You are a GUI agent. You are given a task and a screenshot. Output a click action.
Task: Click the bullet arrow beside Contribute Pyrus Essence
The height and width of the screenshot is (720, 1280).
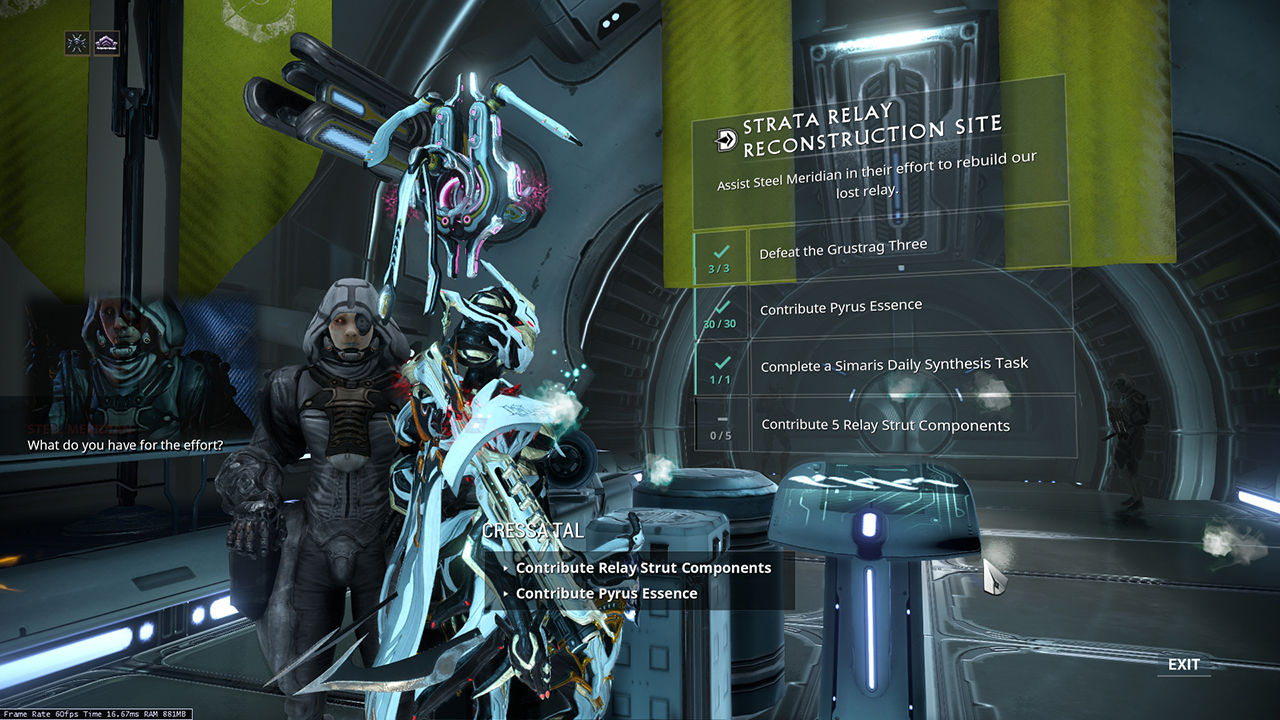coord(505,593)
